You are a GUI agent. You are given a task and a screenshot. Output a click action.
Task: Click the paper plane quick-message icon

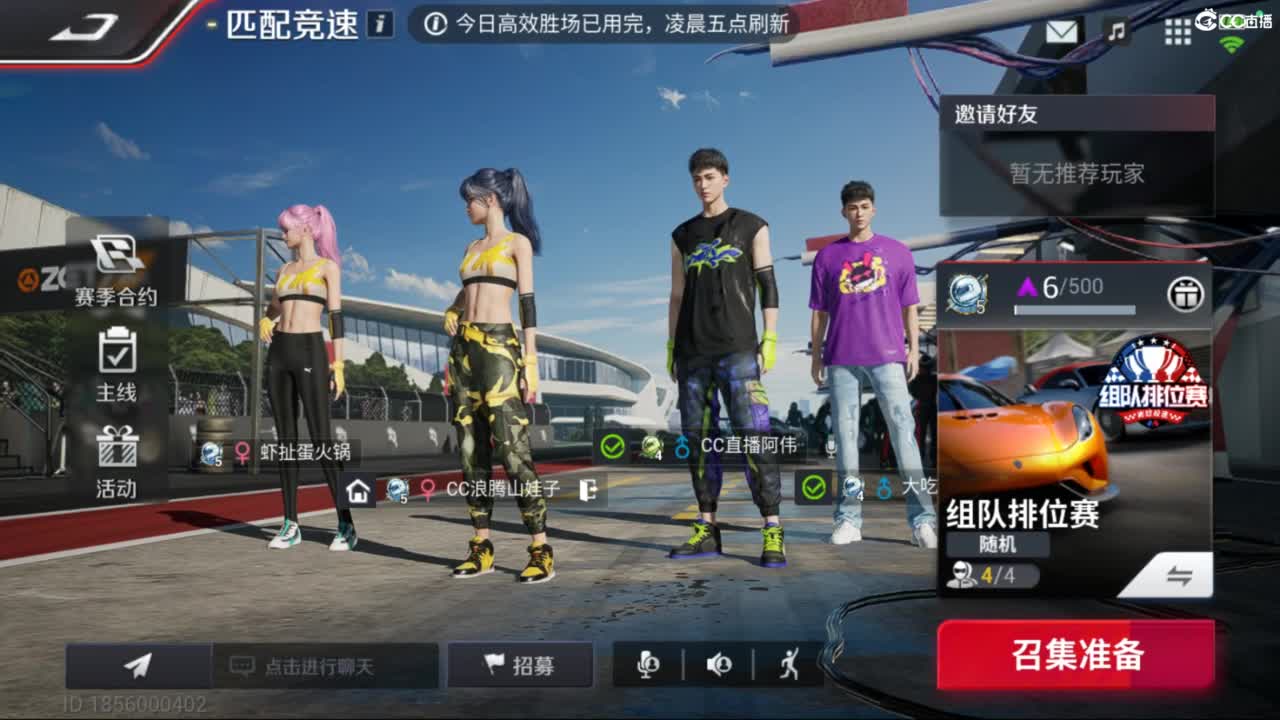[x=137, y=663]
